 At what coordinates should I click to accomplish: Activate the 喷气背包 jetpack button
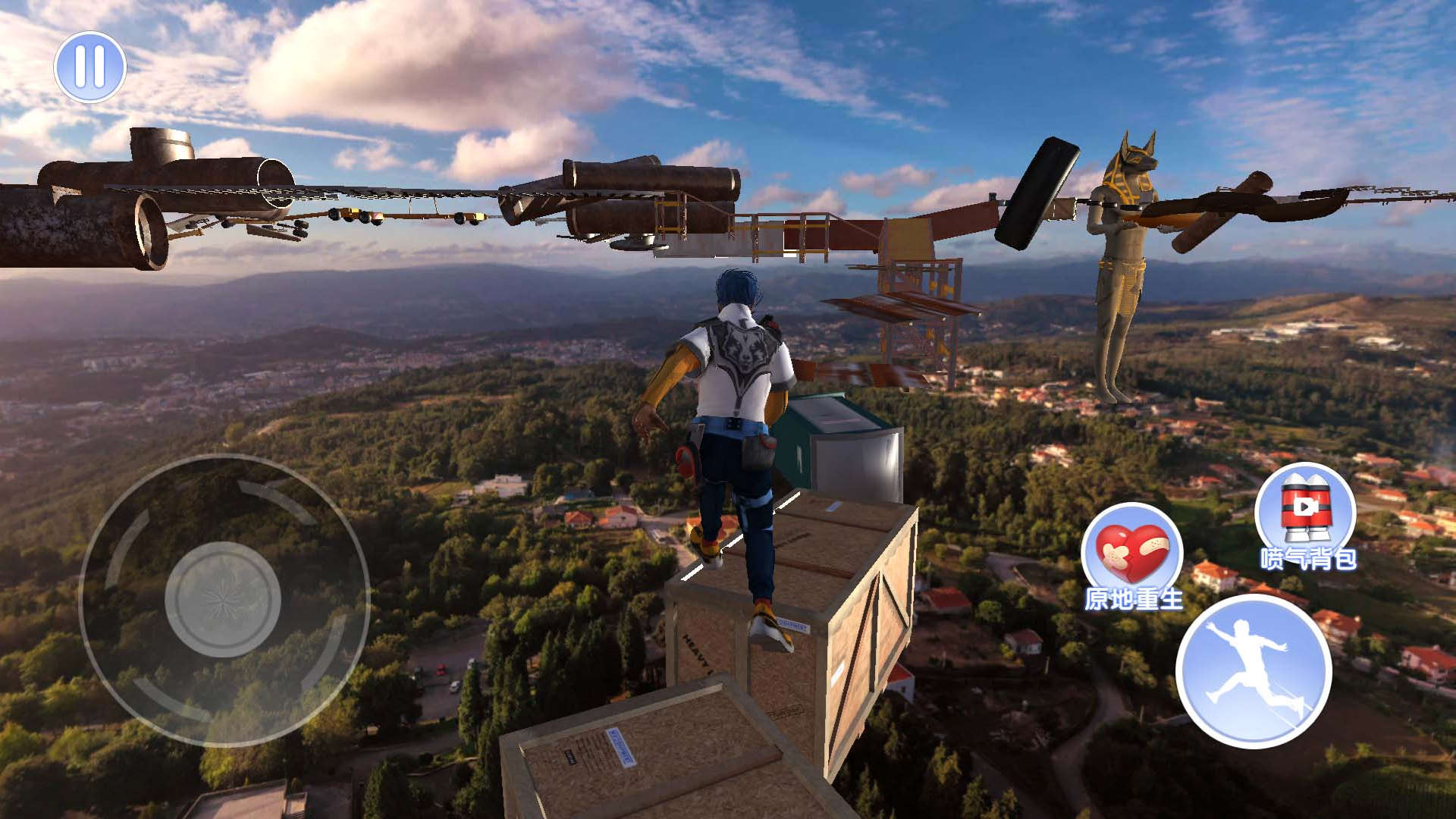(1305, 512)
